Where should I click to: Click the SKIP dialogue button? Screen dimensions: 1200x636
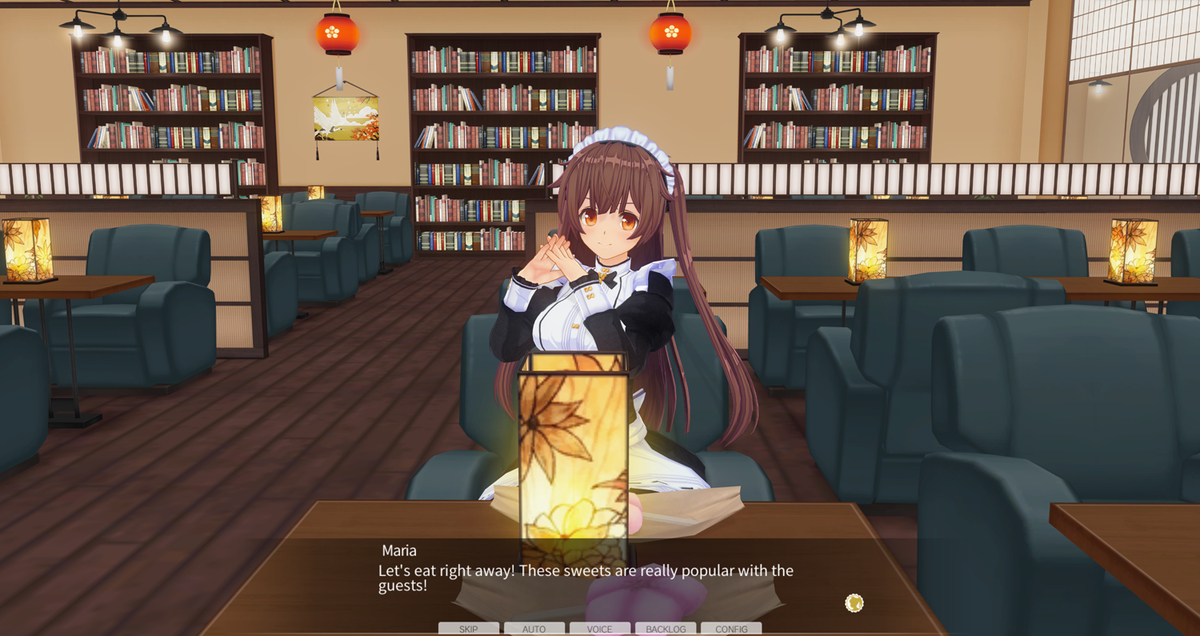(468, 629)
